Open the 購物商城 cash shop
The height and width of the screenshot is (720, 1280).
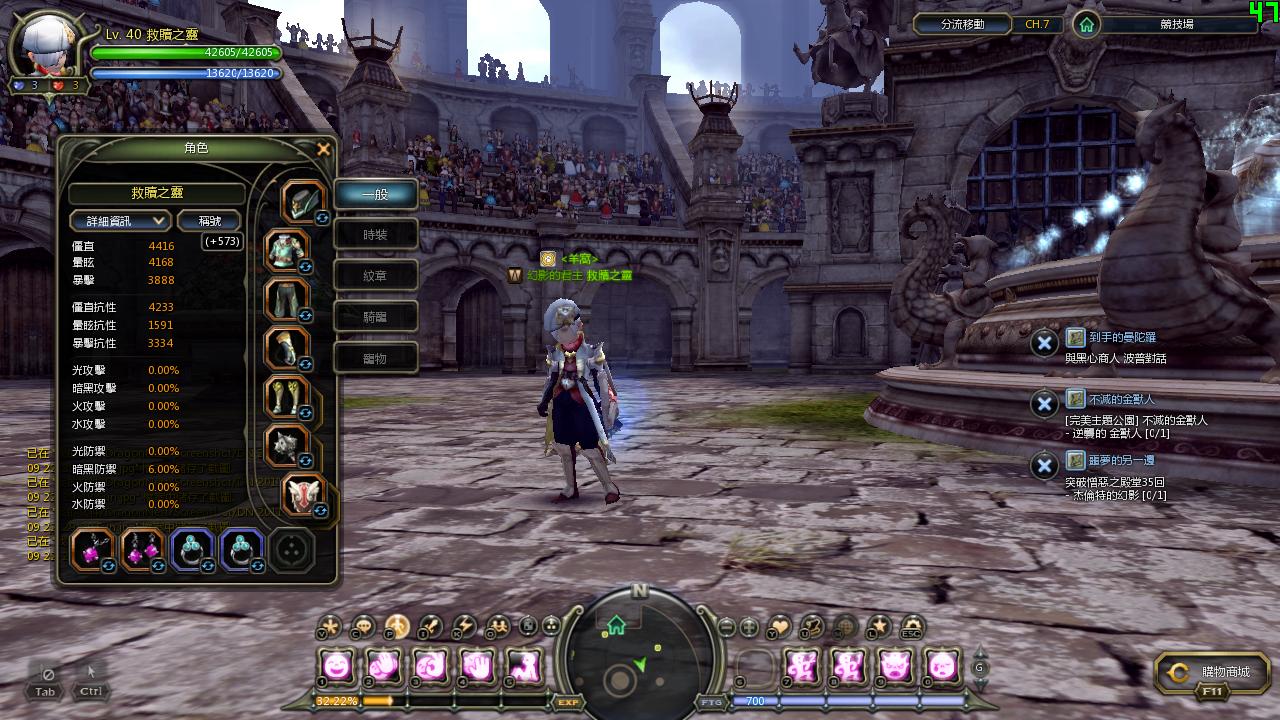[x=1212, y=673]
